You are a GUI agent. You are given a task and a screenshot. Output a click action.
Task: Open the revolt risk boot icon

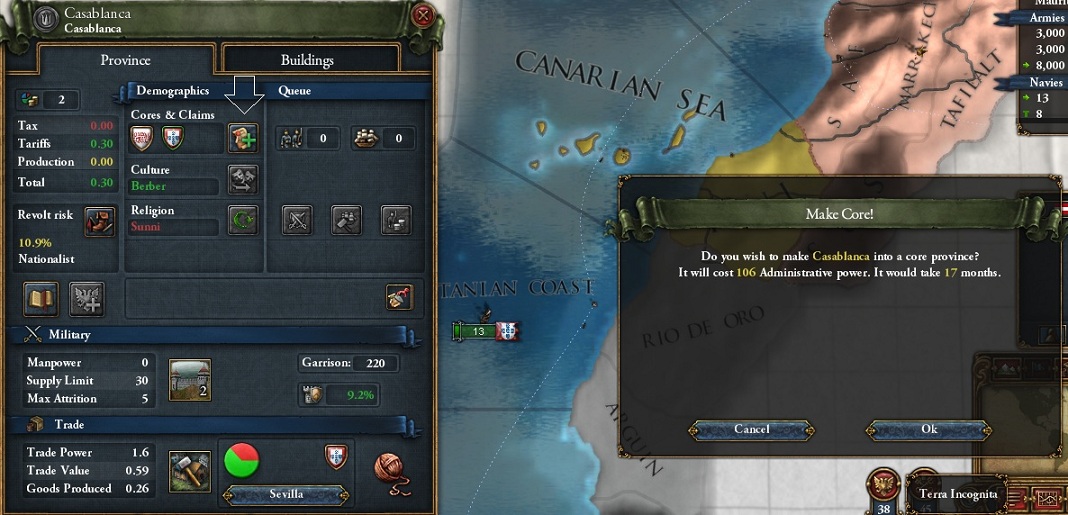tap(99, 221)
